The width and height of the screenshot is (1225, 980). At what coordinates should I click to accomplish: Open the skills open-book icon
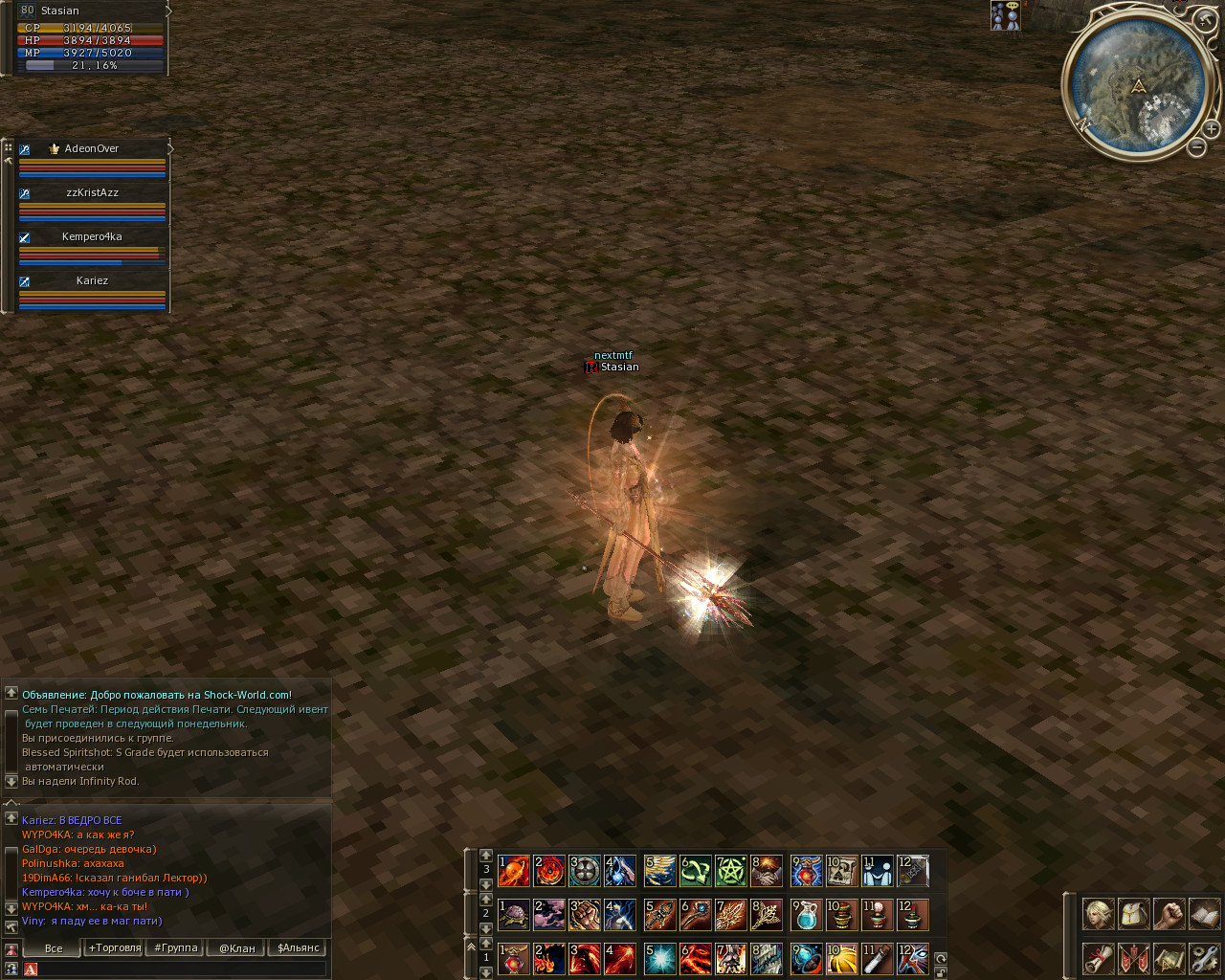coord(1204,914)
